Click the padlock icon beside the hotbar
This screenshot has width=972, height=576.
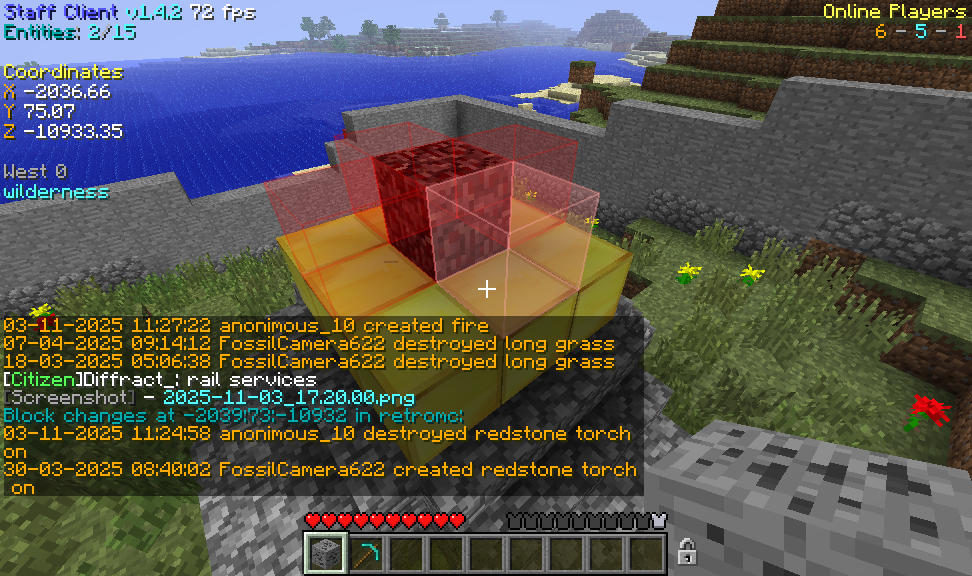tap(687, 550)
